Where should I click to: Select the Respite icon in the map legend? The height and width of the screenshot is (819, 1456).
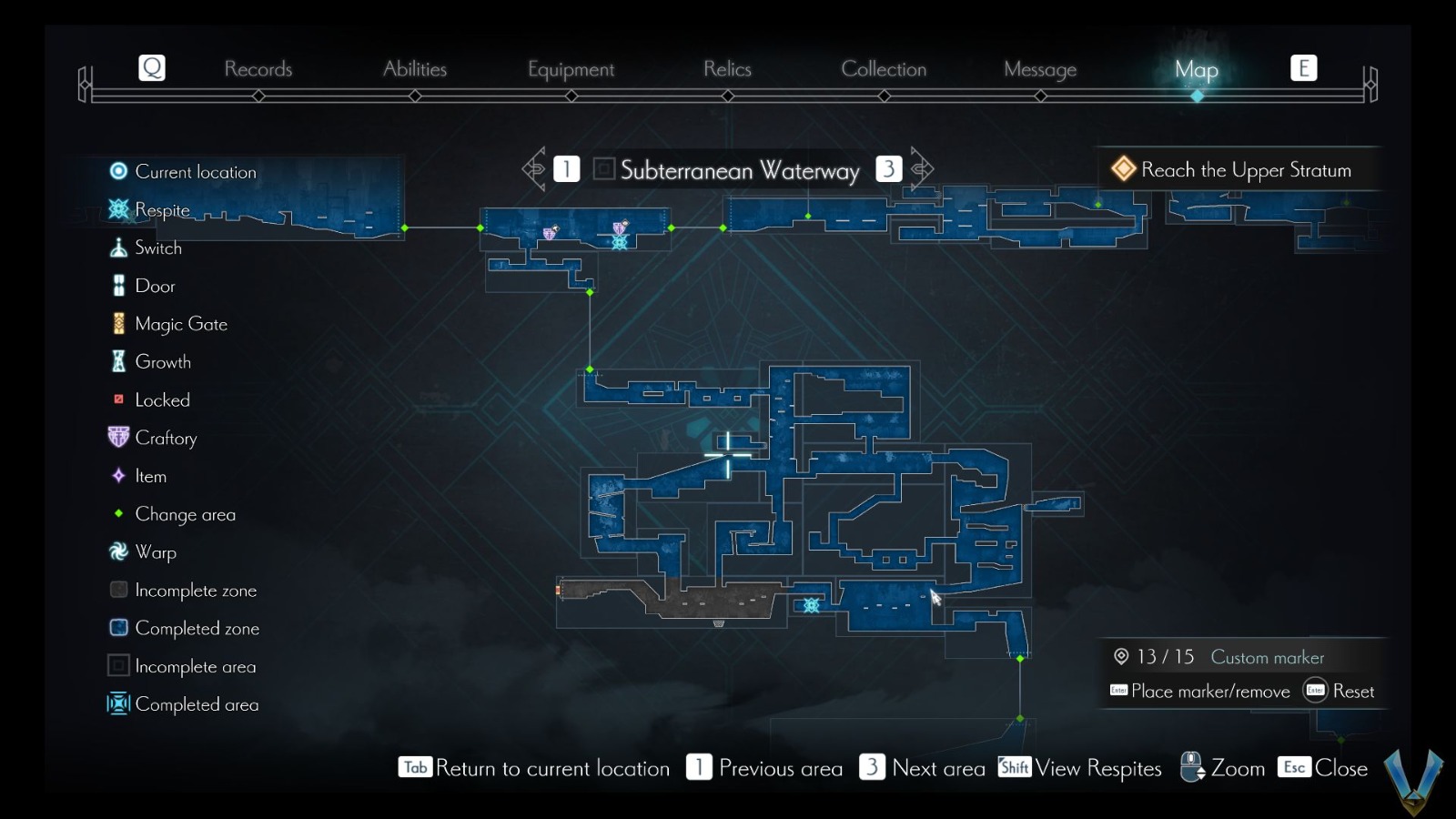tap(117, 209)
